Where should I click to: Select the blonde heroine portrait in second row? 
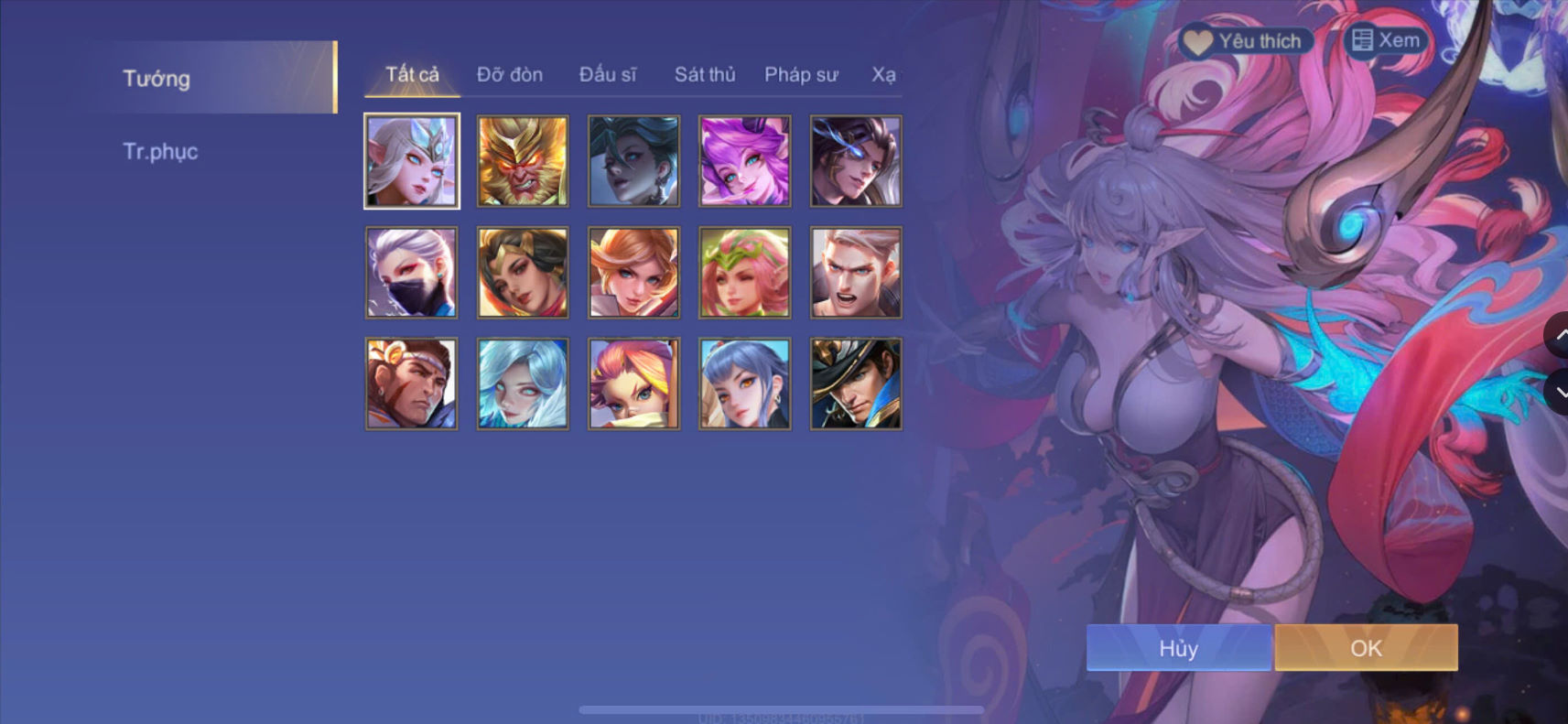[x=633, y=272]
